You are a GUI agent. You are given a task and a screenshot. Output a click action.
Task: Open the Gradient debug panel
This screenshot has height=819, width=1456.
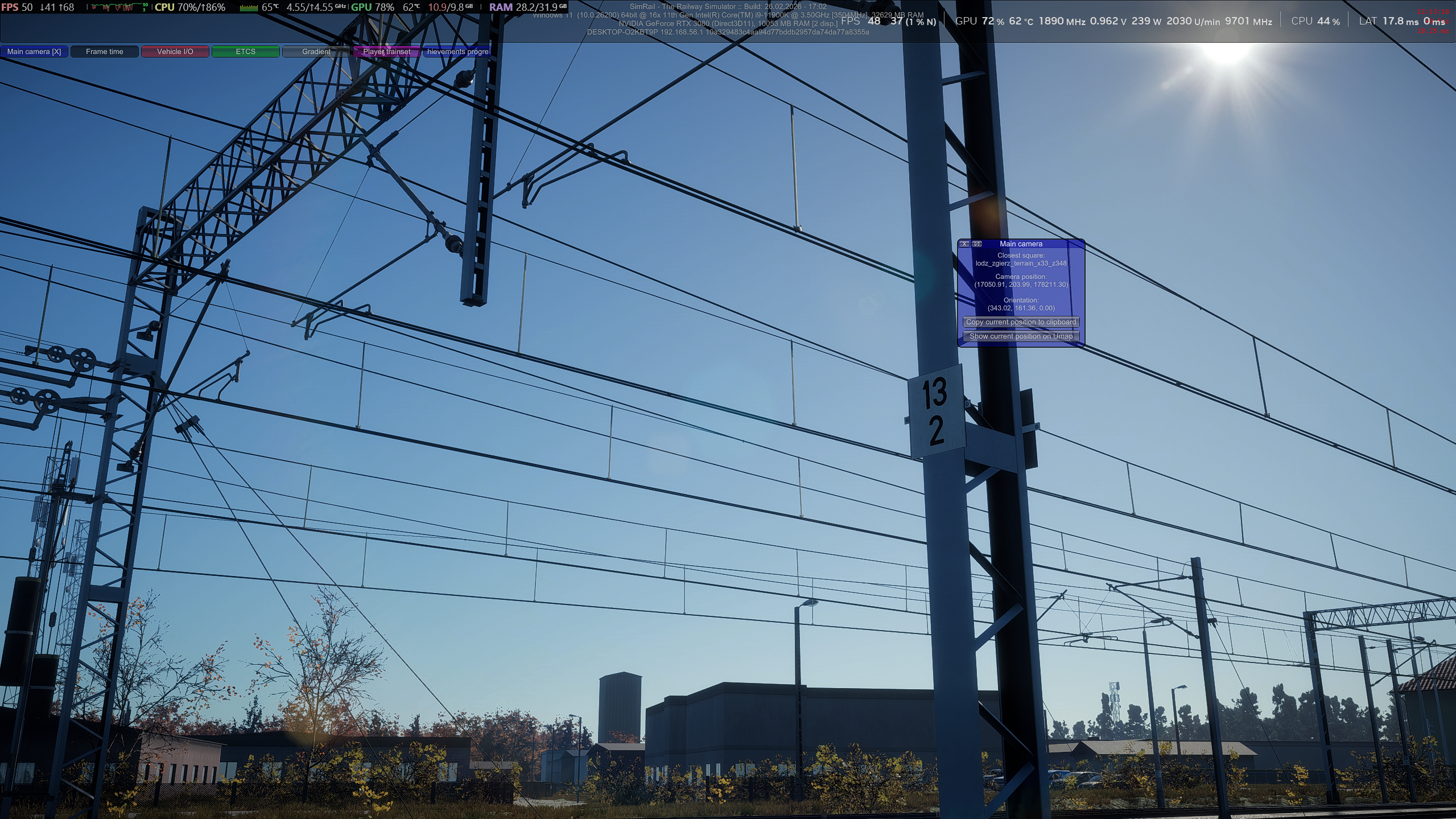(x=316, y=52)
